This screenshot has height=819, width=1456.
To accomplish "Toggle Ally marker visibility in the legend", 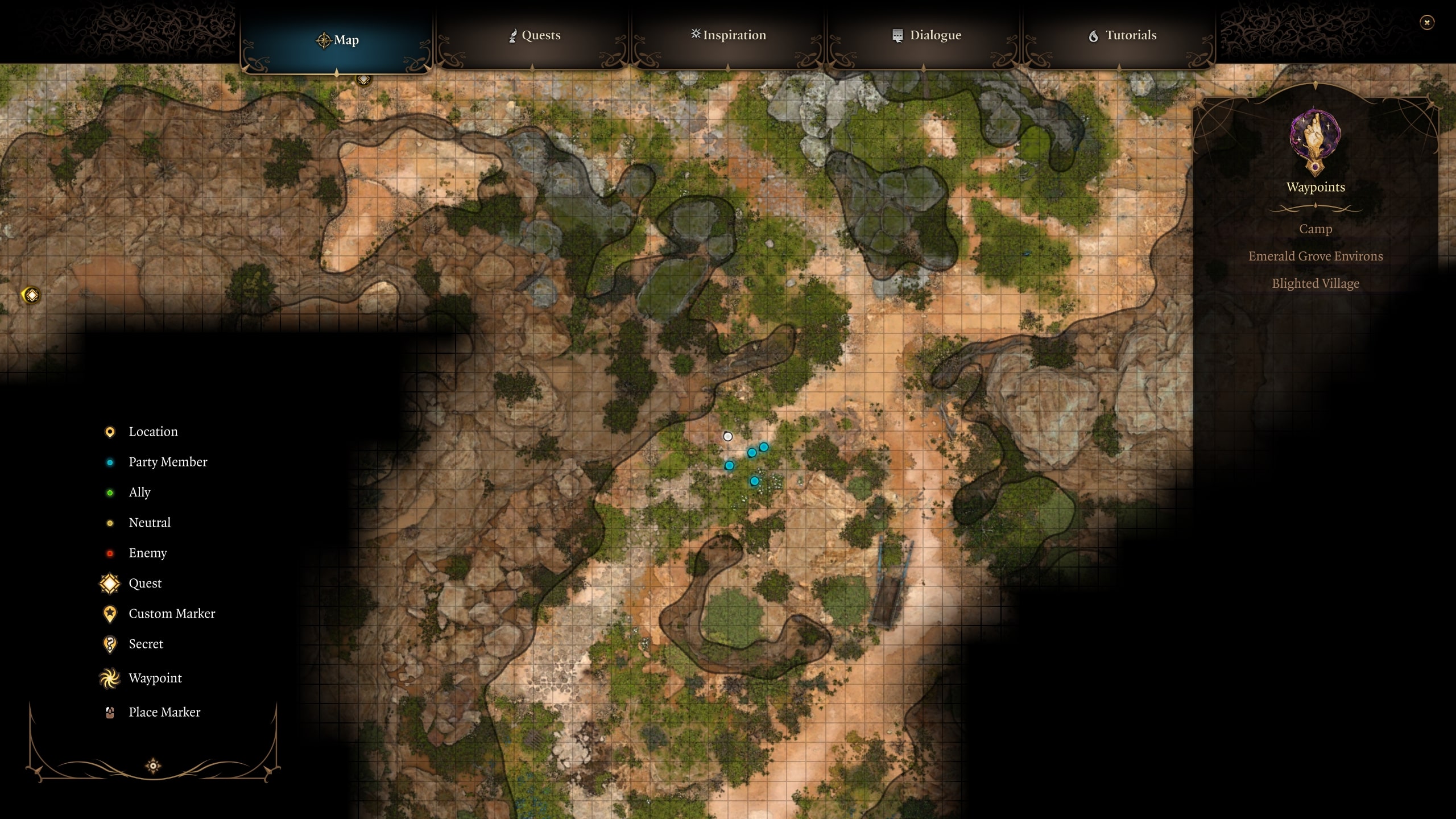I will click(x=109, y=492).
